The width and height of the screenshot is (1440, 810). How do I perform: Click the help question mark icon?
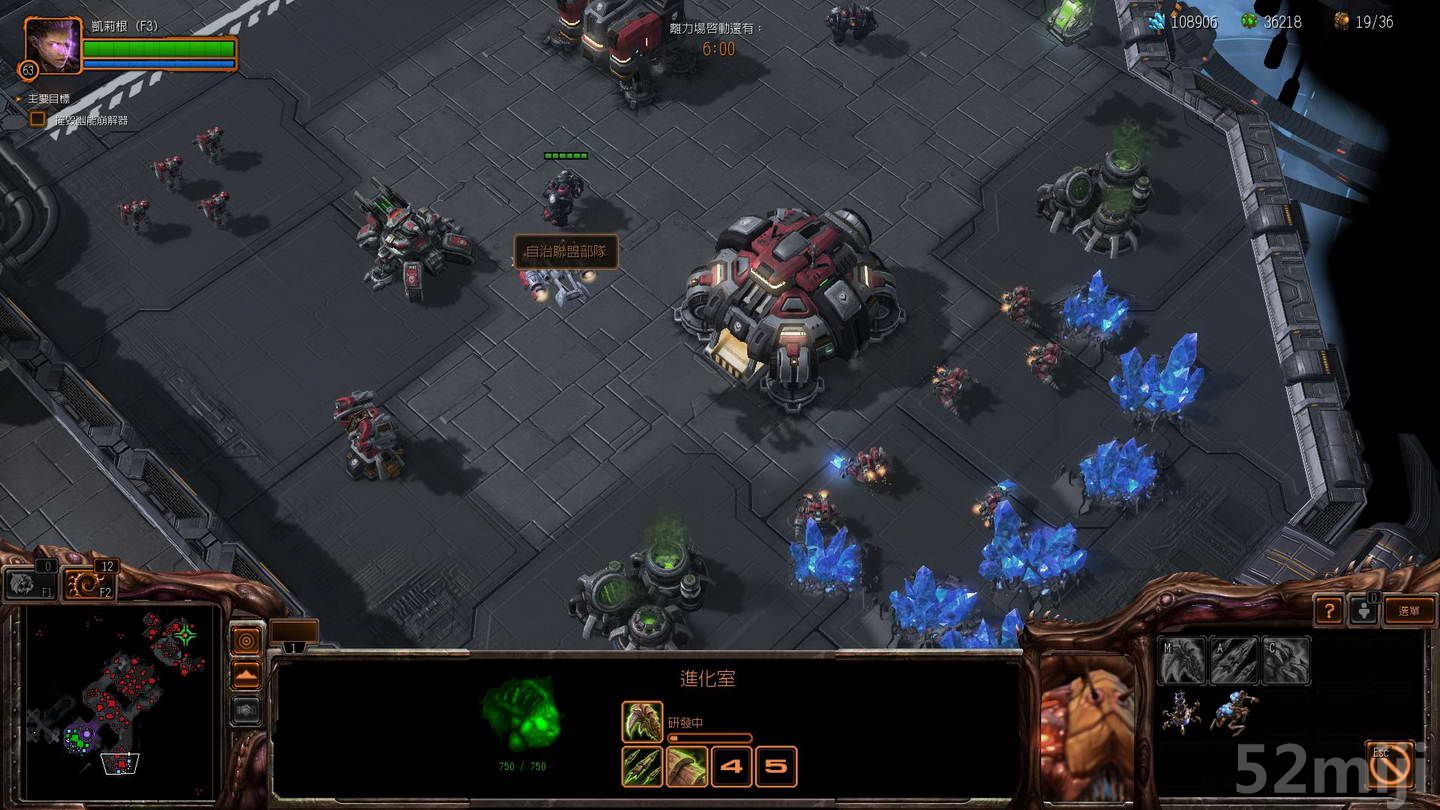(1330, 610)
